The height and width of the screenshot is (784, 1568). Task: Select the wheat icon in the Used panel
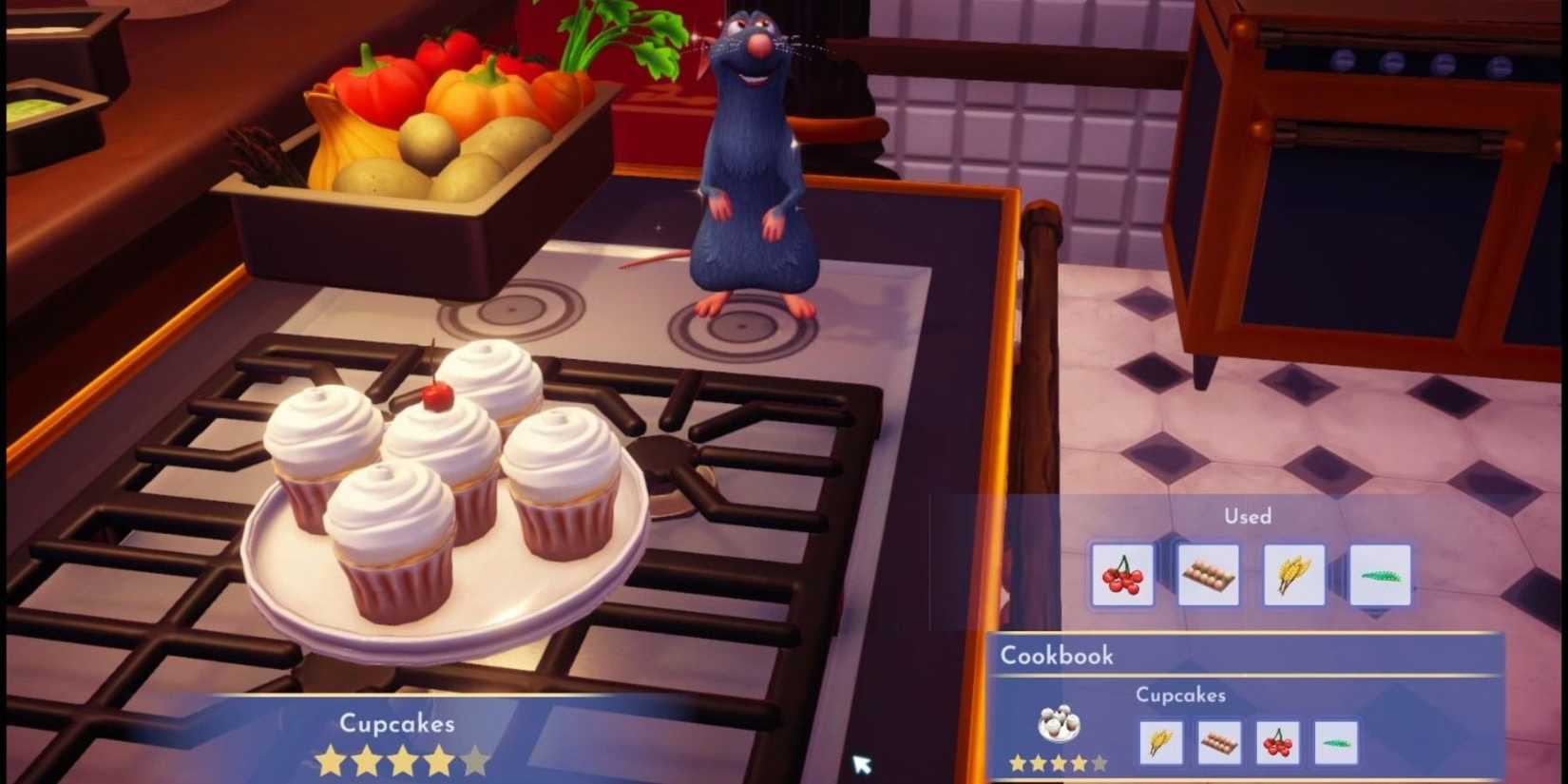pyautogui.click(x=1294, y=575)
